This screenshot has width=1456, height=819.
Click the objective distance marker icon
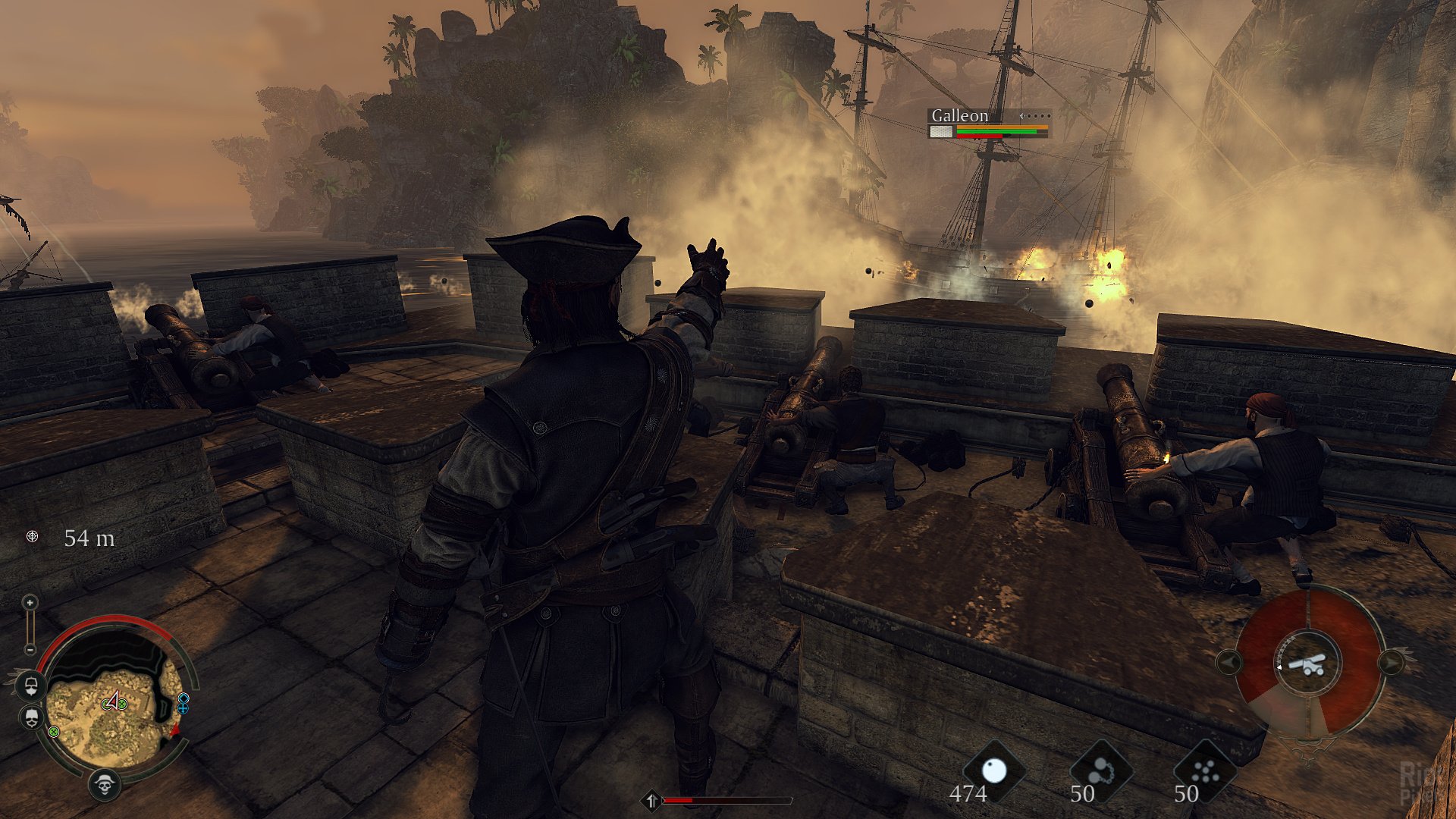click(32, 537)
